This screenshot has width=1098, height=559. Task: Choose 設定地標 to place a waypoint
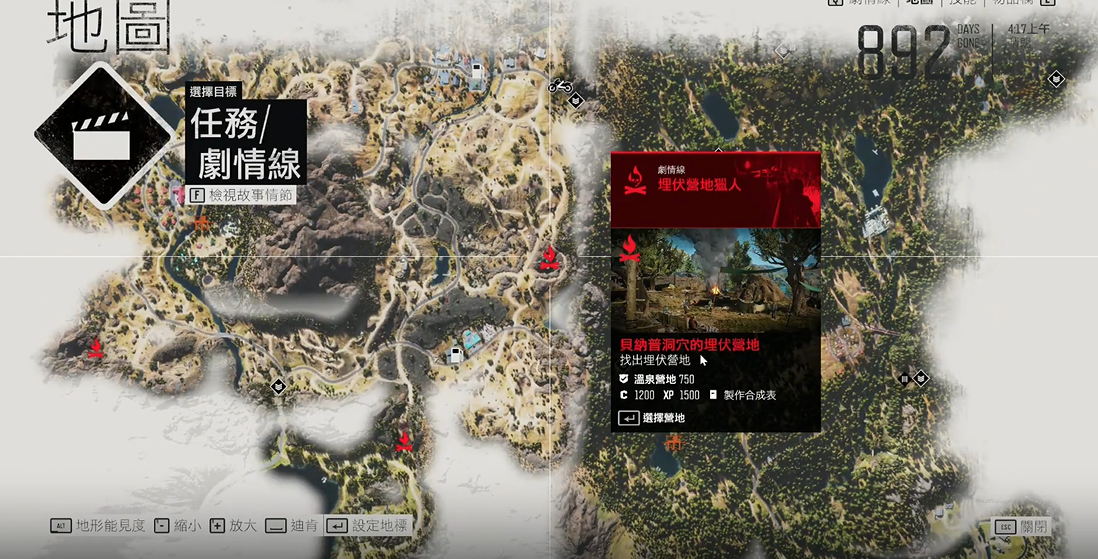(368, 526)
